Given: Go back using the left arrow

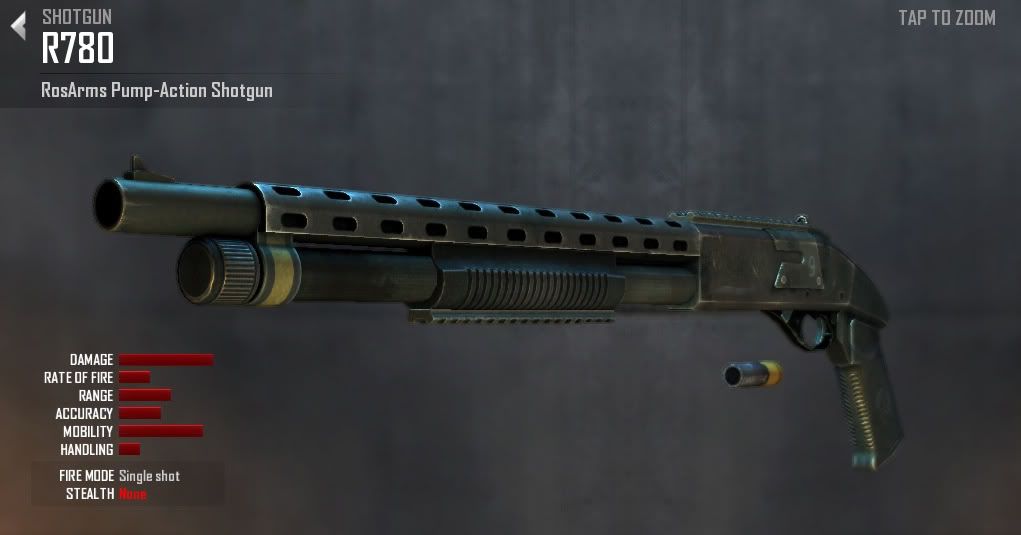Looking at the screenshot, I should (18, 27).
